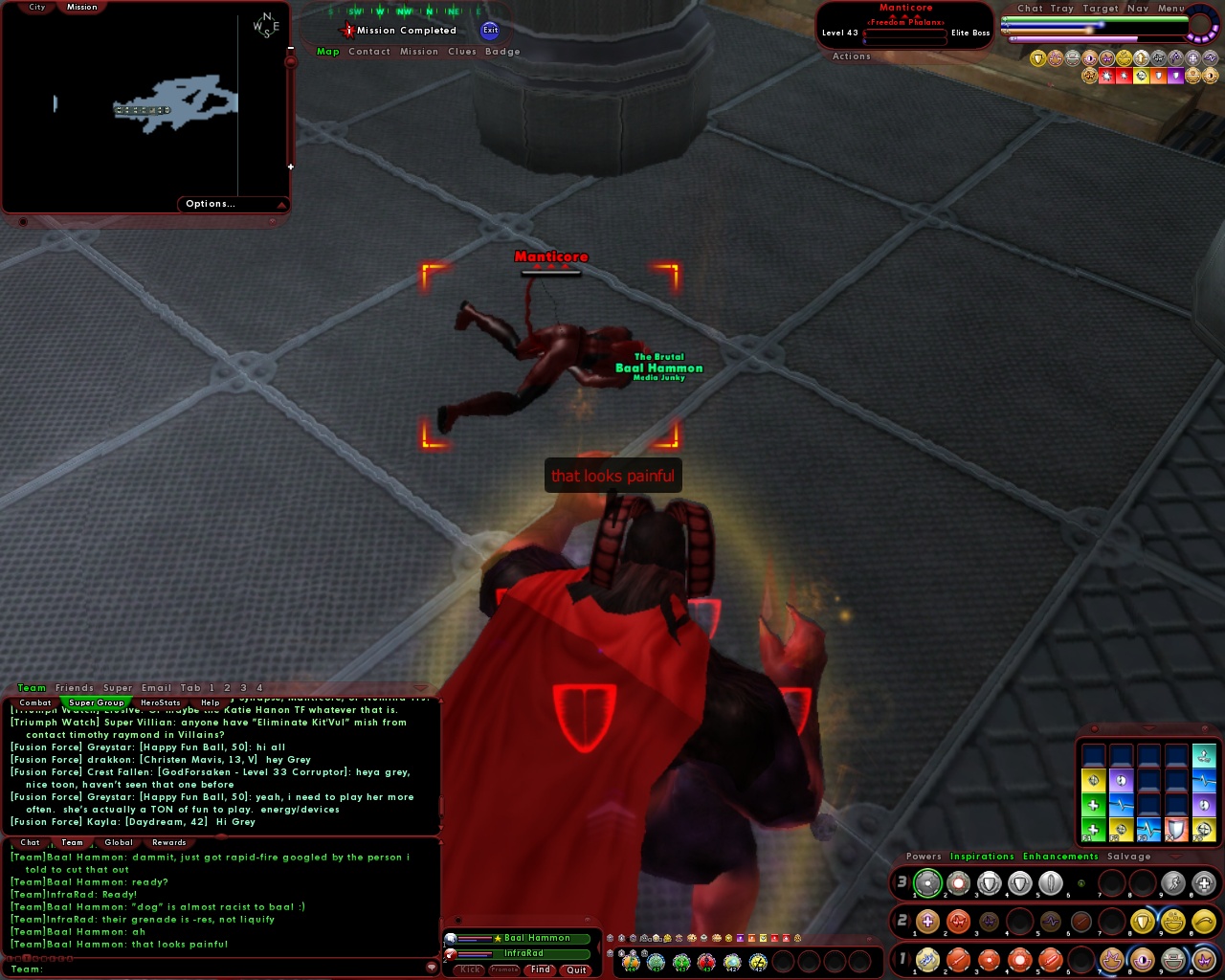The width and height of the screenshot is (1225, 980).
Task: Open the Options menu on the minimap
Action: pyautogui.click(x=210, y=203)
